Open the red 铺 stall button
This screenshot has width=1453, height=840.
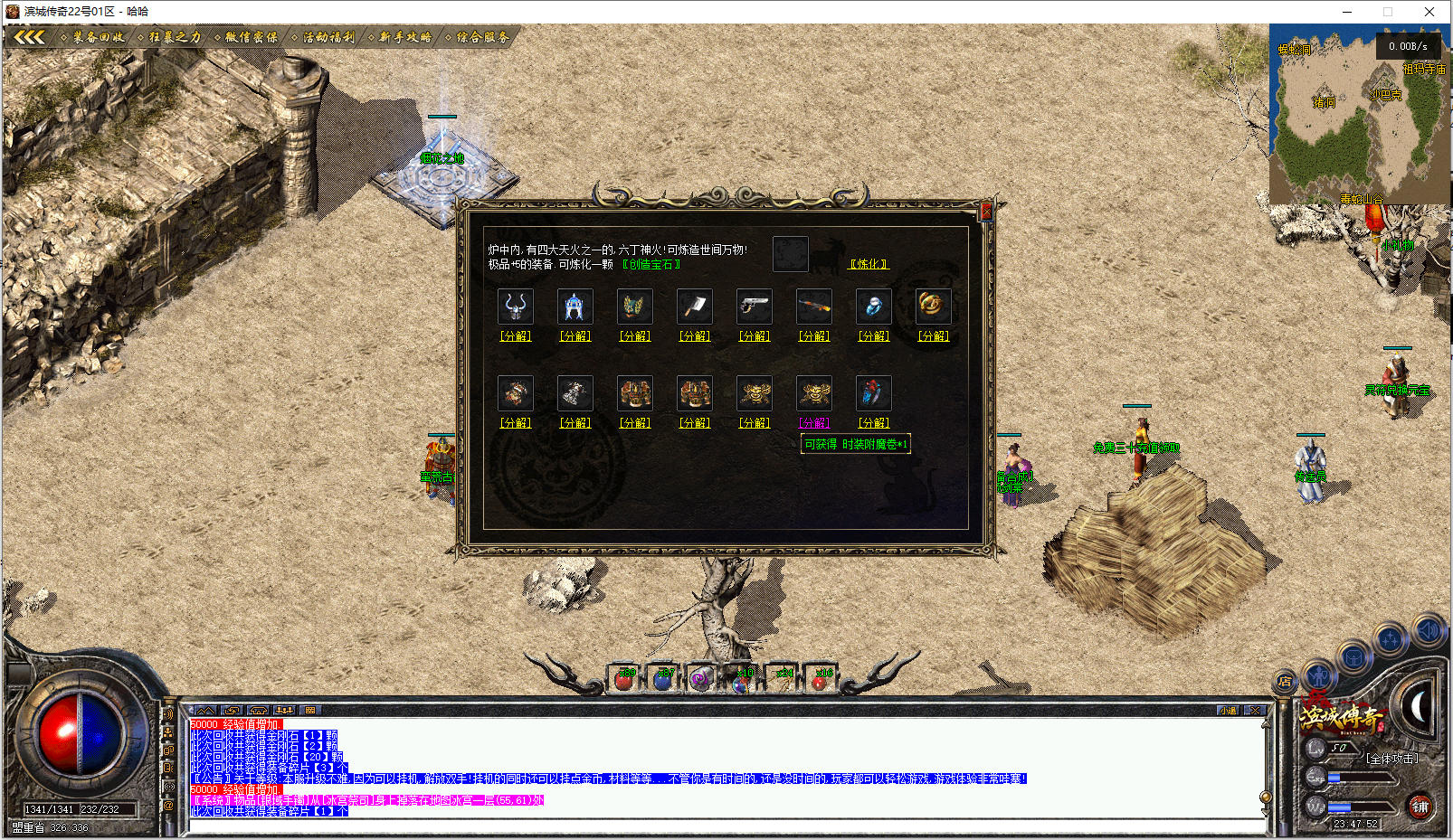click(1420, 807)
